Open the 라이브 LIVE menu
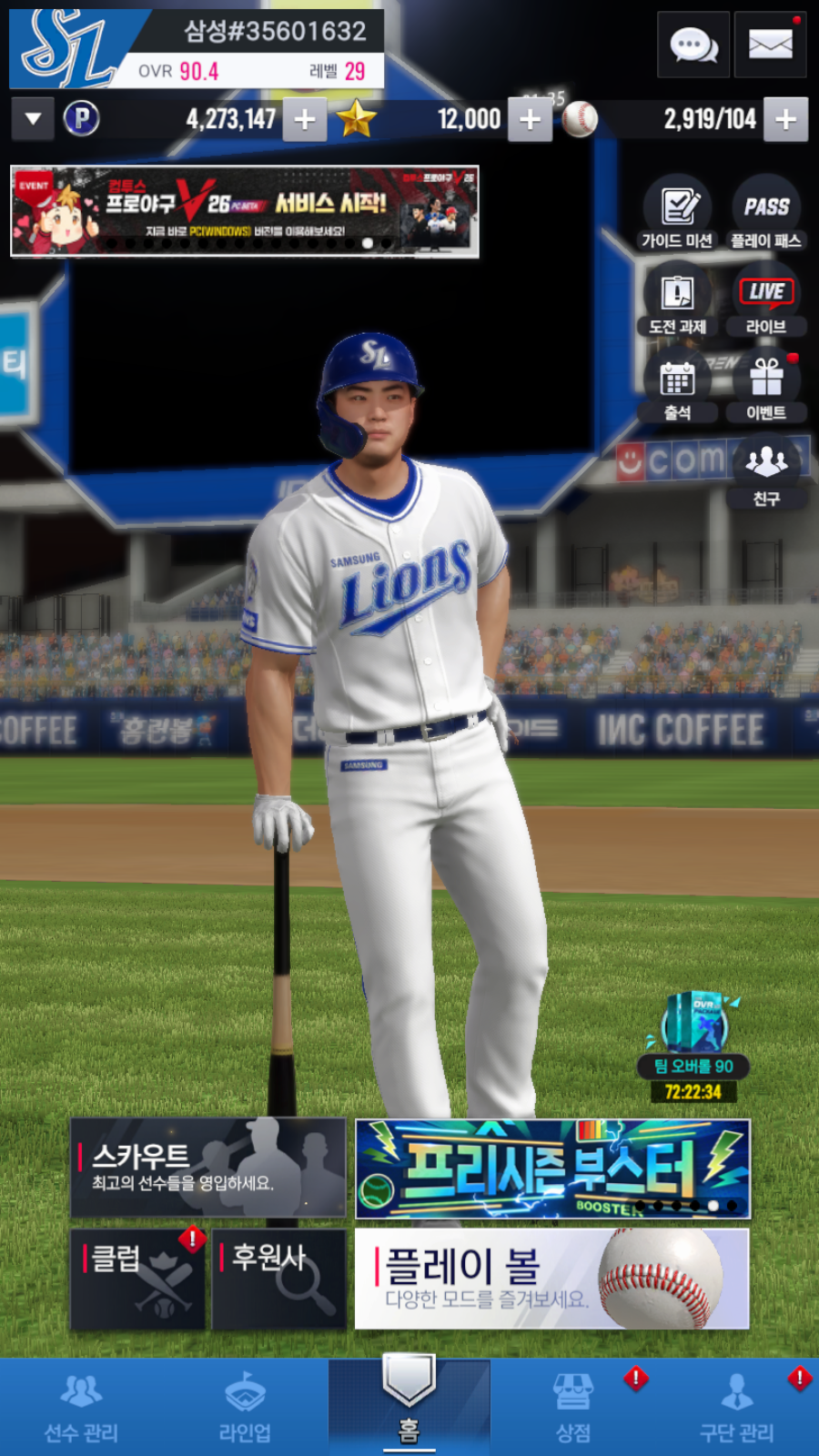 click(766, 301)
